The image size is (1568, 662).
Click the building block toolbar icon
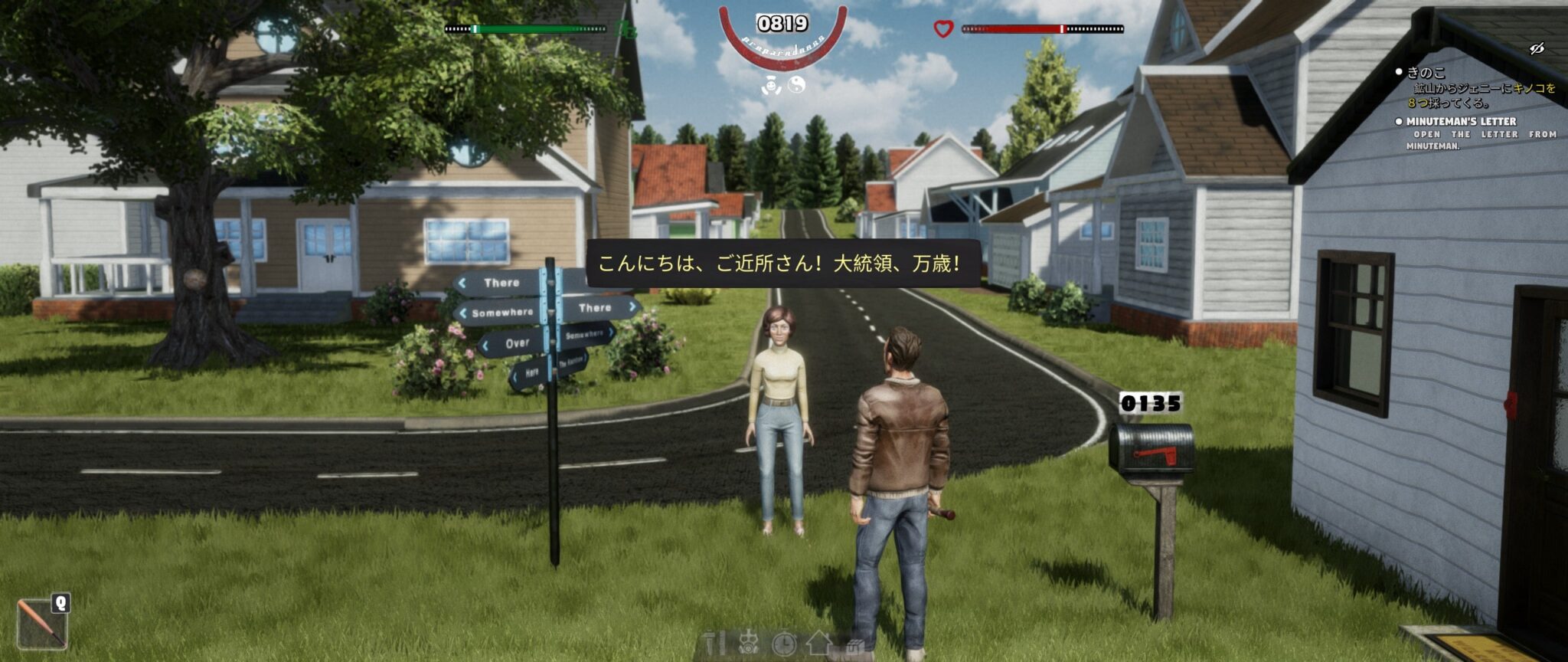click(854, 645)
